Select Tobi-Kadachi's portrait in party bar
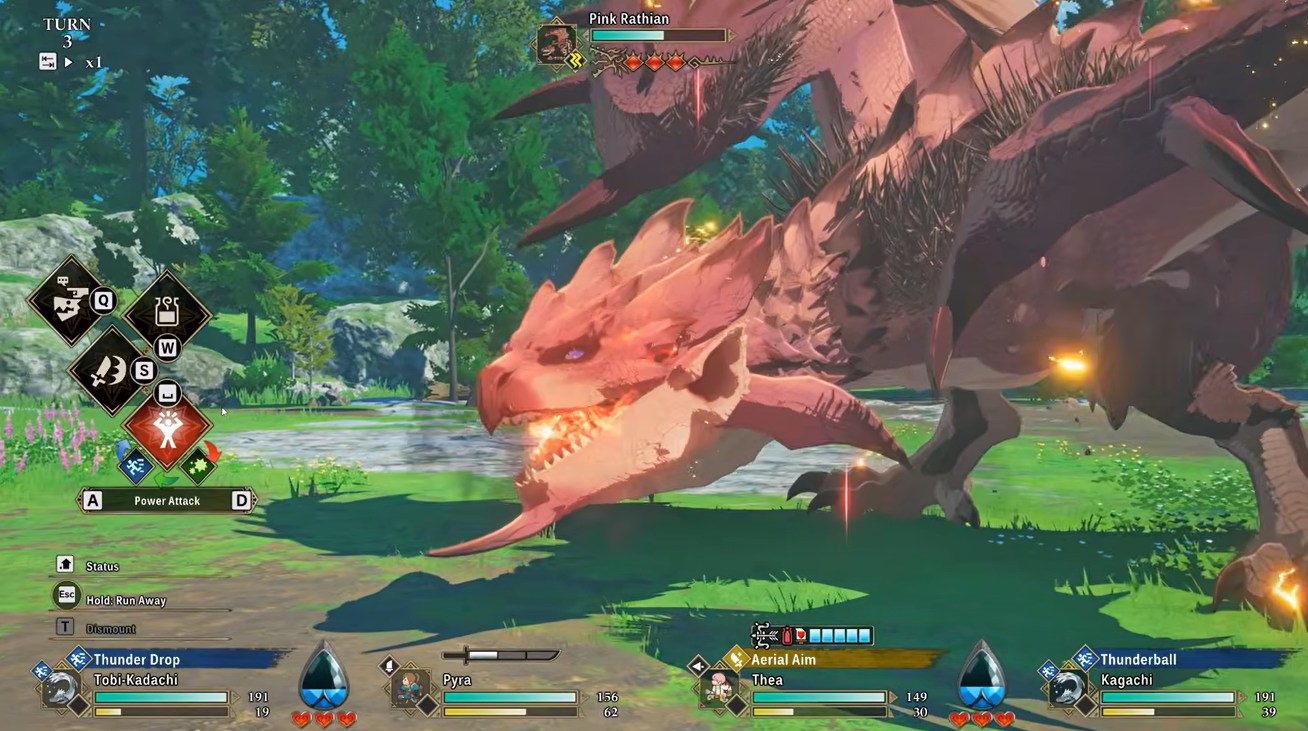 coord(62,689)
